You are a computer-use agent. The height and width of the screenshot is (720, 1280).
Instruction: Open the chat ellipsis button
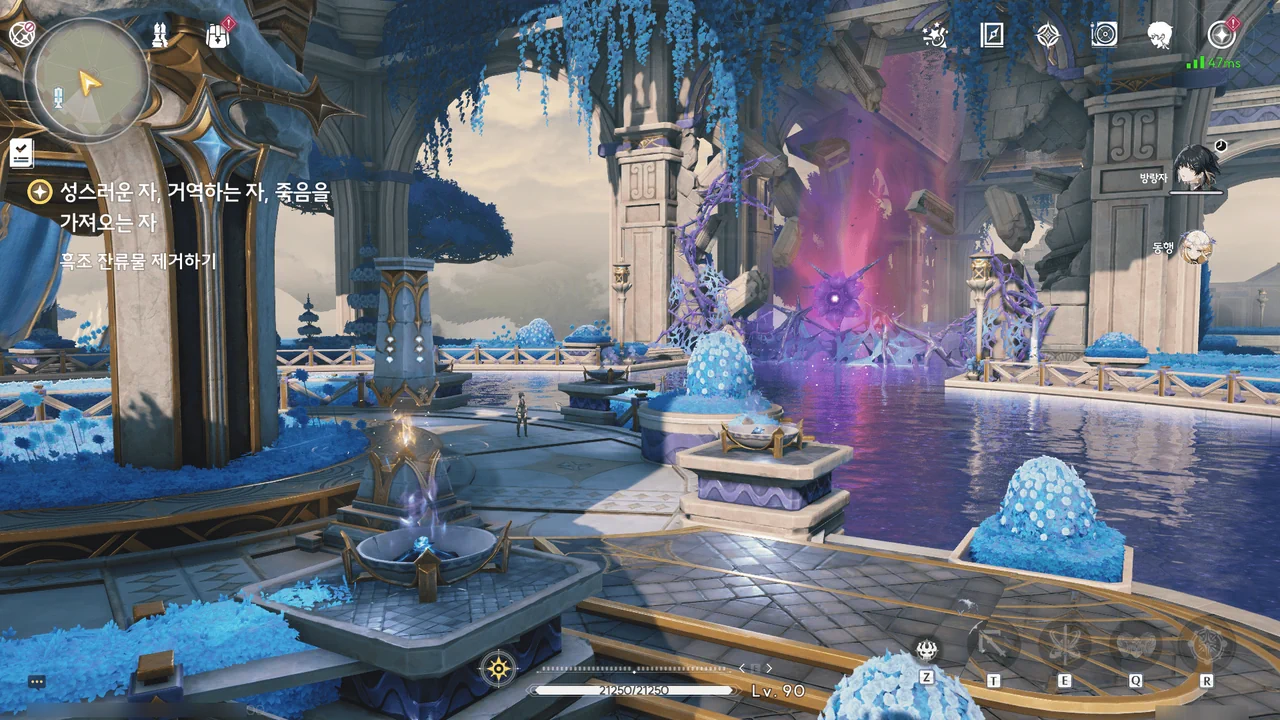37,681
